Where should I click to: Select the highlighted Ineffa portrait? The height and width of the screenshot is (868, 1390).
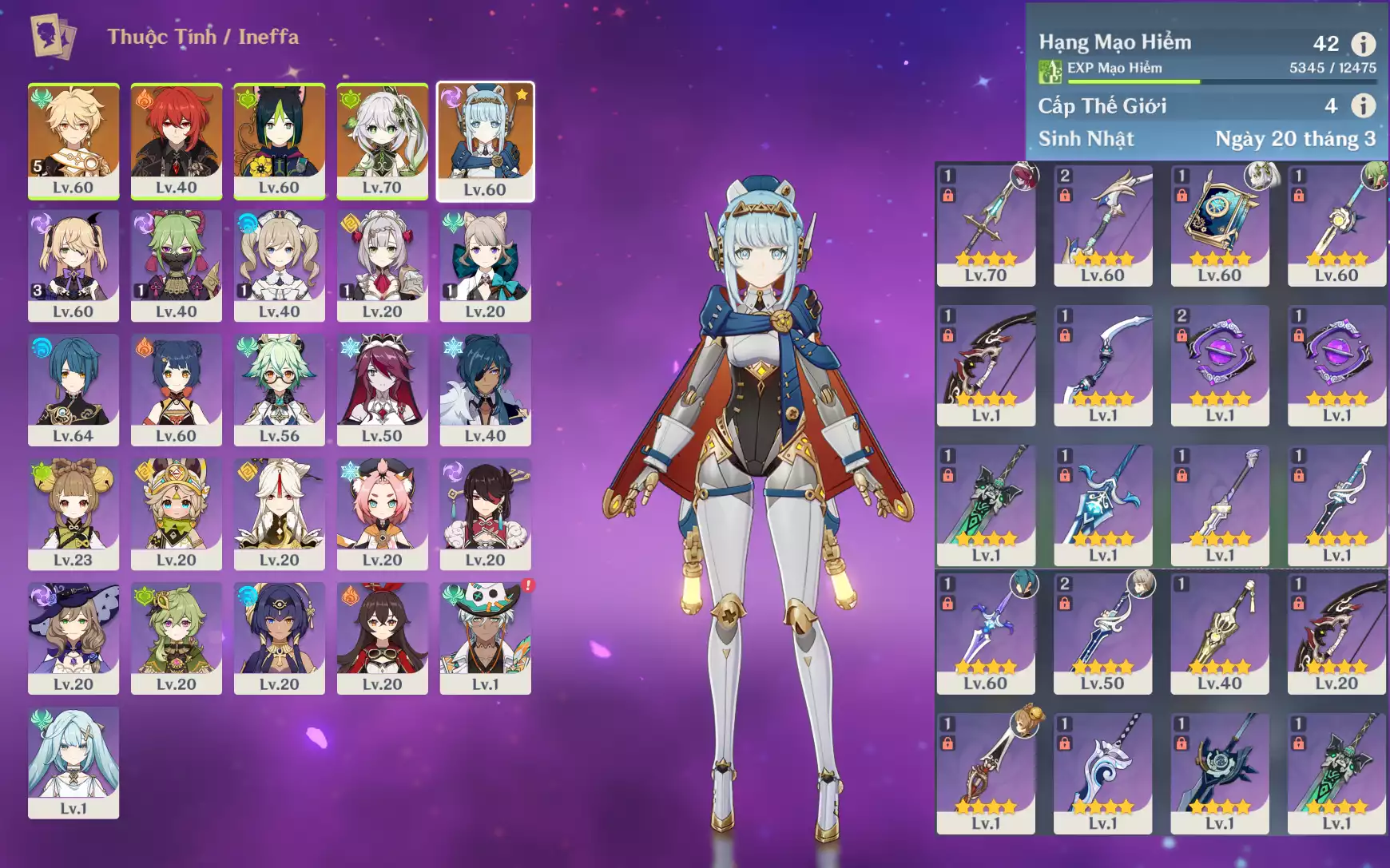pos(485,141)
